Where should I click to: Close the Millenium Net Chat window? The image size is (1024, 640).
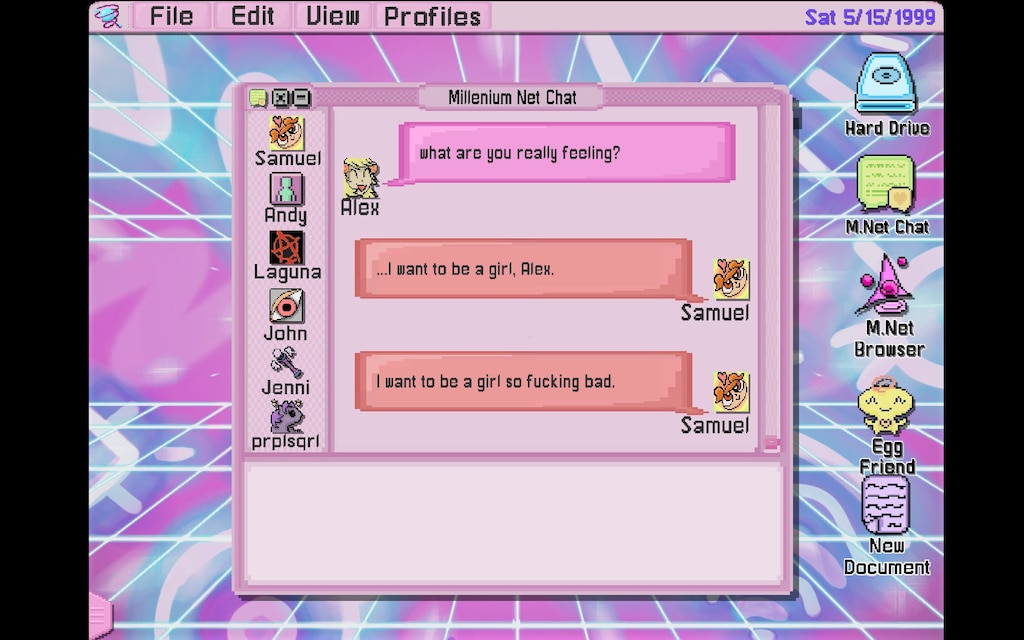point(281,98)
